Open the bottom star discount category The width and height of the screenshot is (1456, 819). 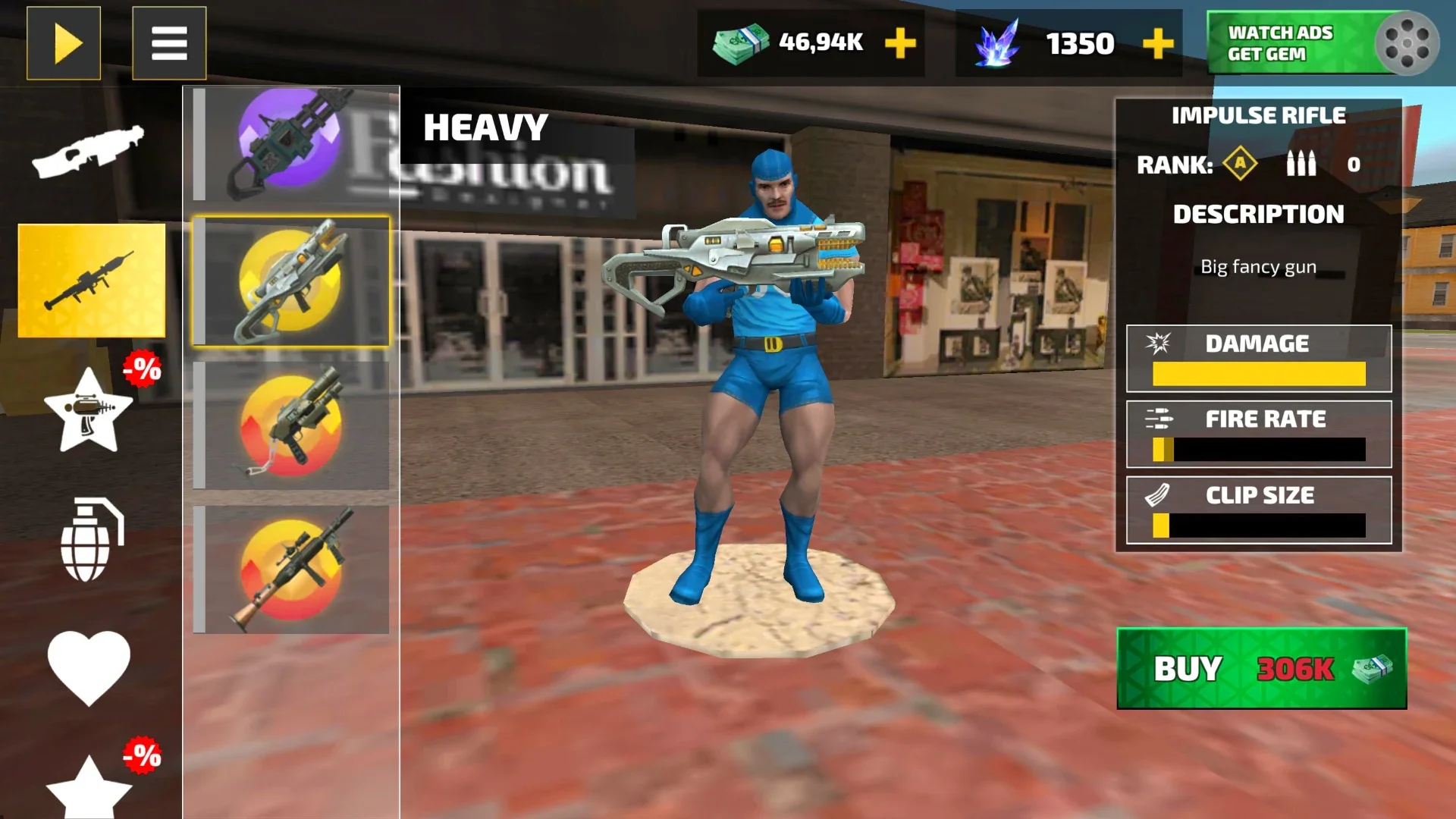tap(89, 789)
